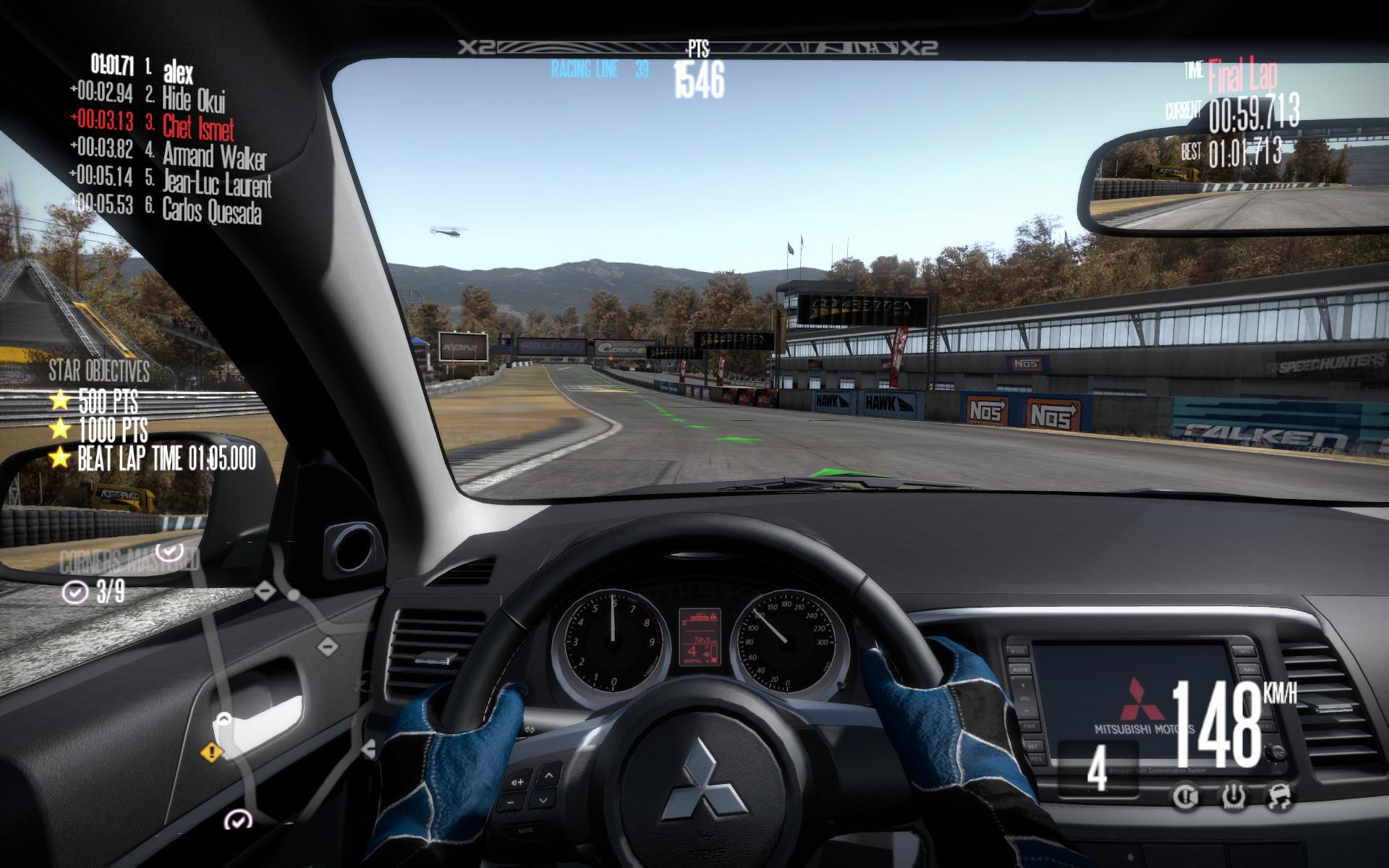Click the highlighted Chet Ismet standings row
This screenshot has height=868, width=1389.
click(197, 127)
